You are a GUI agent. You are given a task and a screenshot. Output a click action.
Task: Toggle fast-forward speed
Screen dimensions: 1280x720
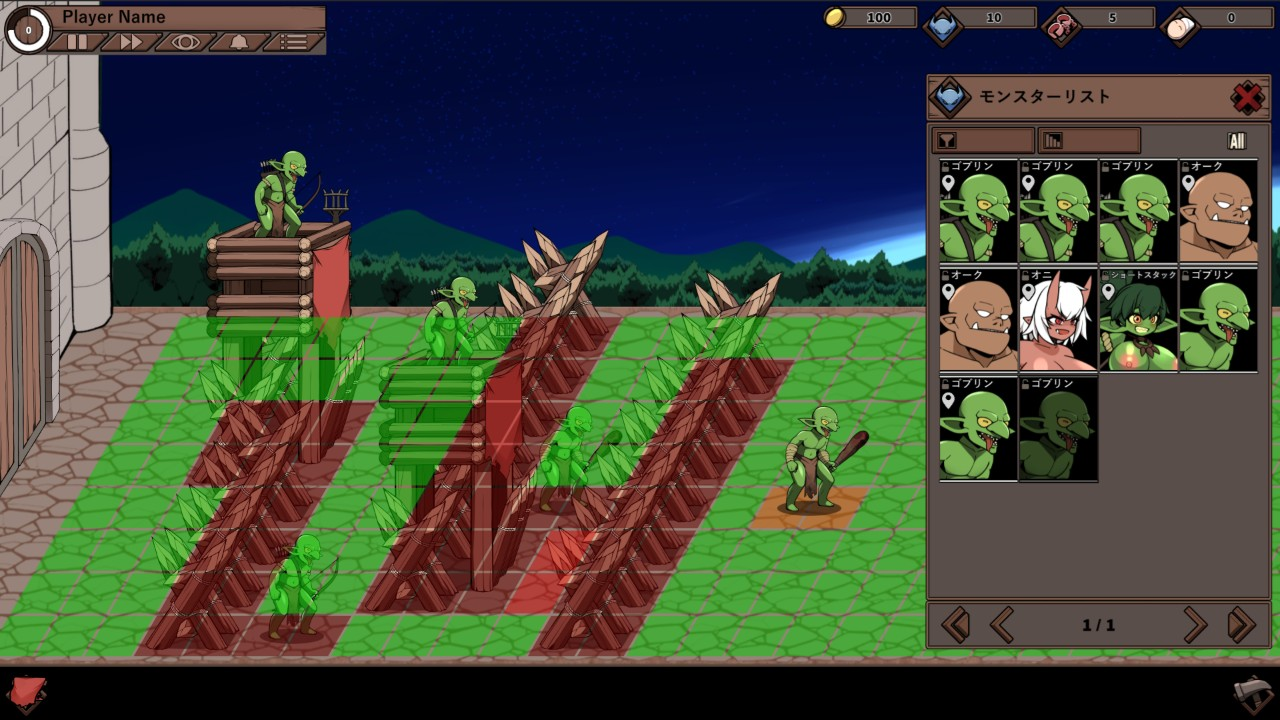(x=131, y=42)
